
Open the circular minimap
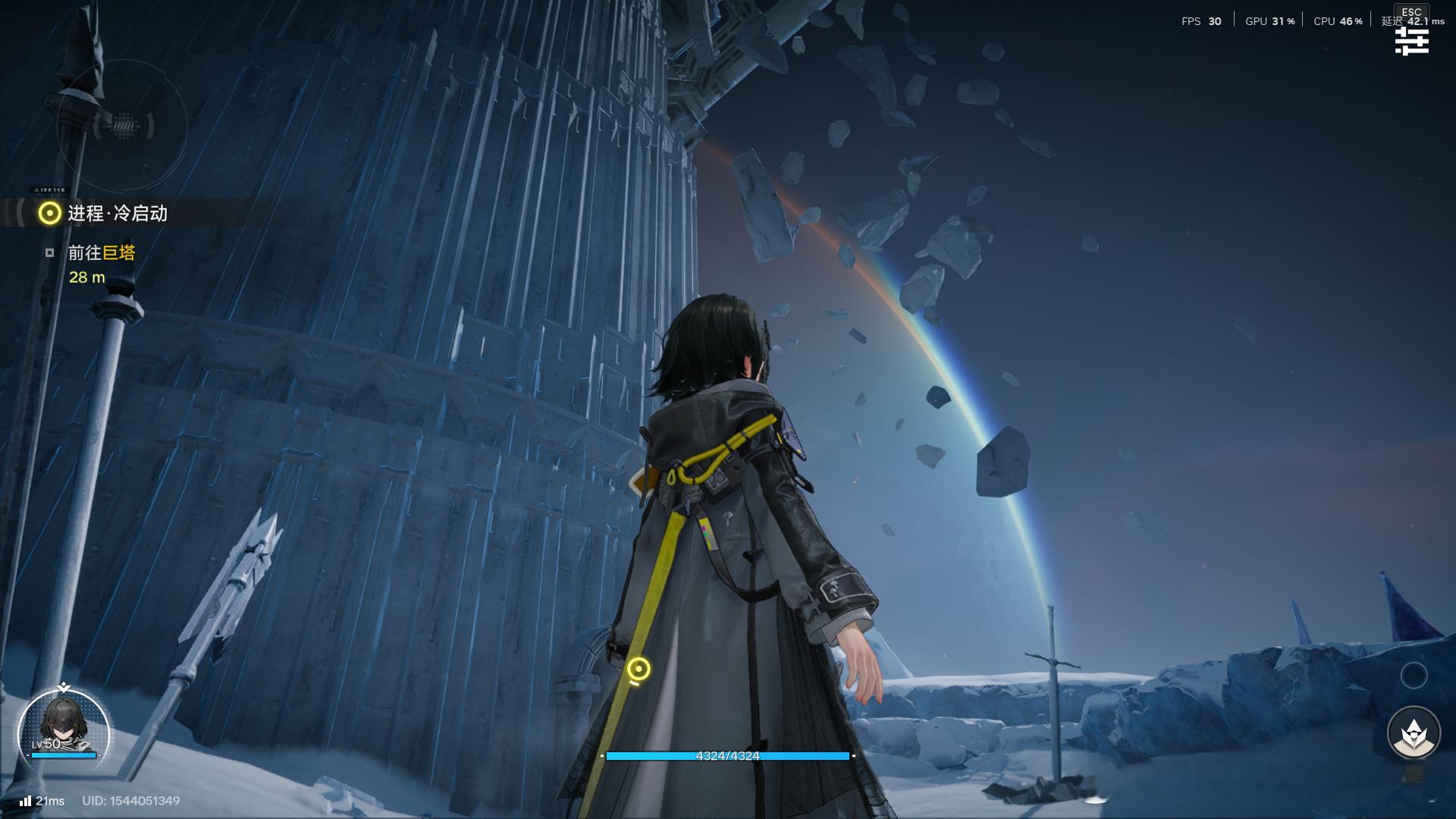click(x=121, y=126)
